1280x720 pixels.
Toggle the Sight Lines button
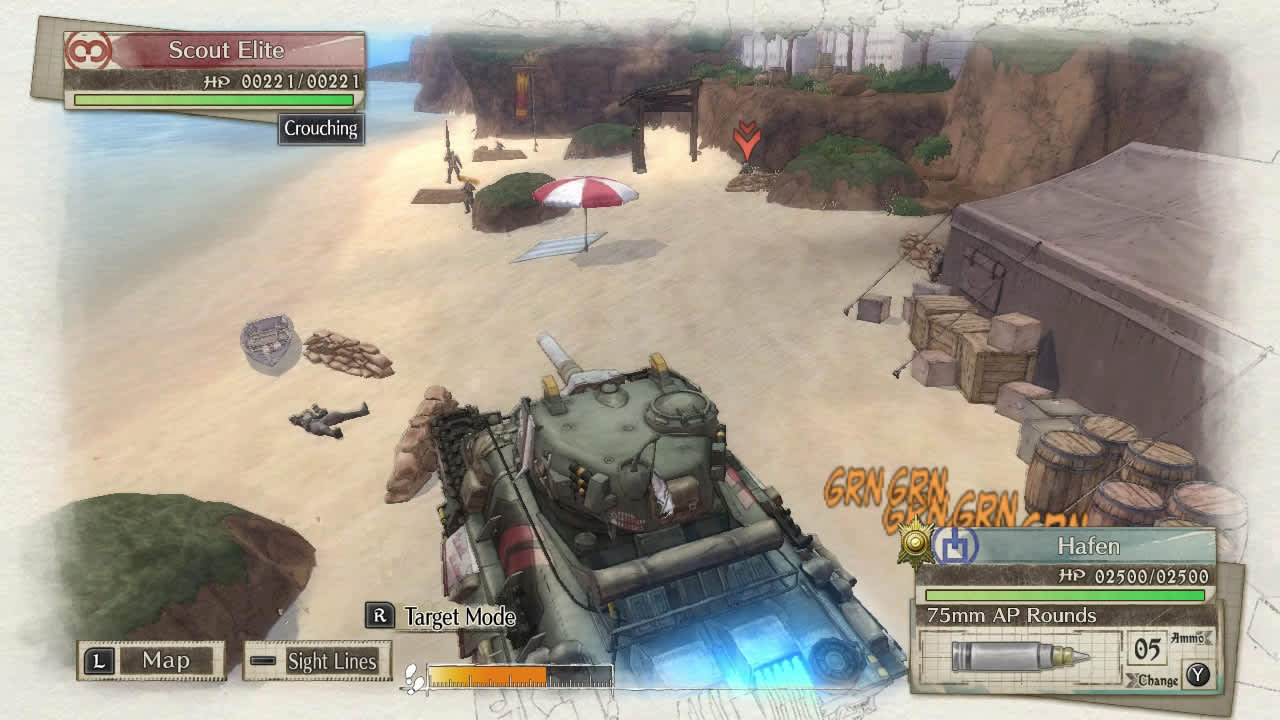tap(317, 661)
